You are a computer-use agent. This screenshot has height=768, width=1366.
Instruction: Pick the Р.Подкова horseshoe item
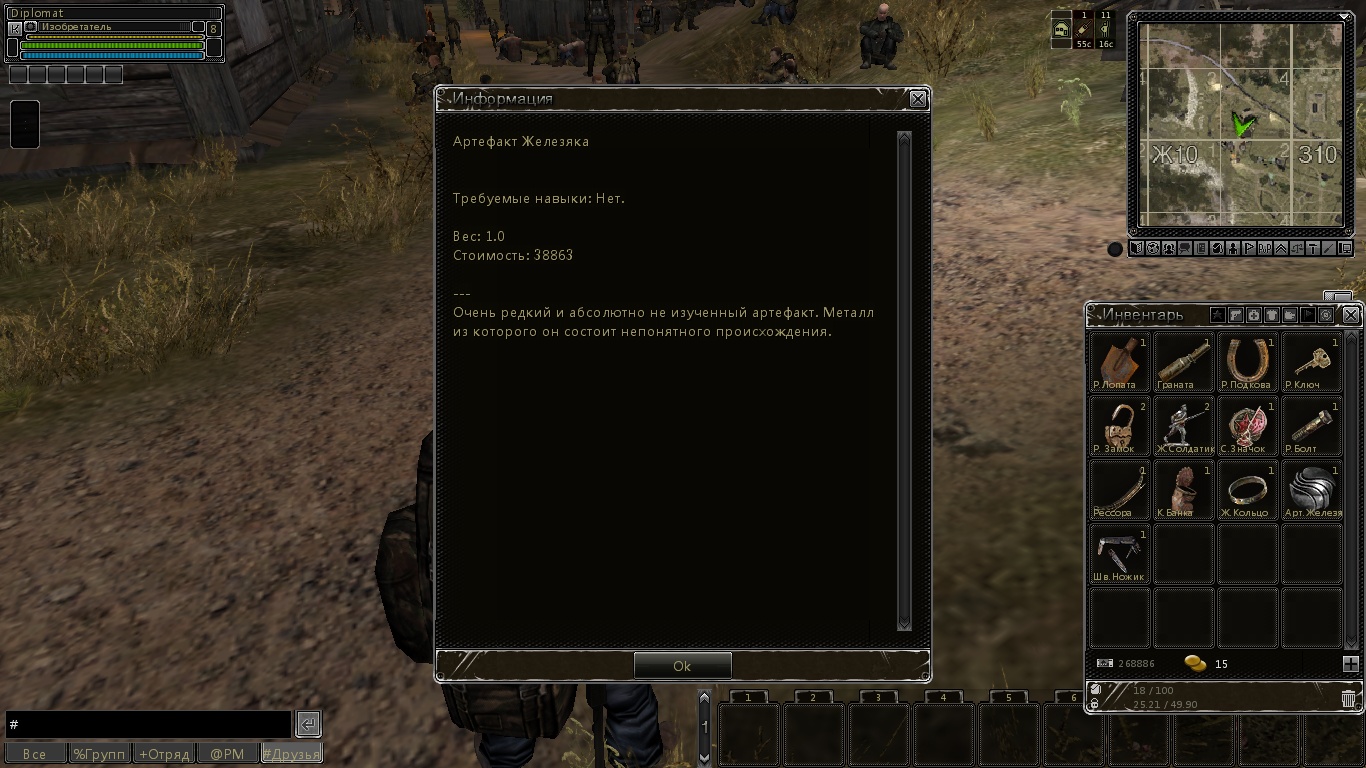[1247, 362]
